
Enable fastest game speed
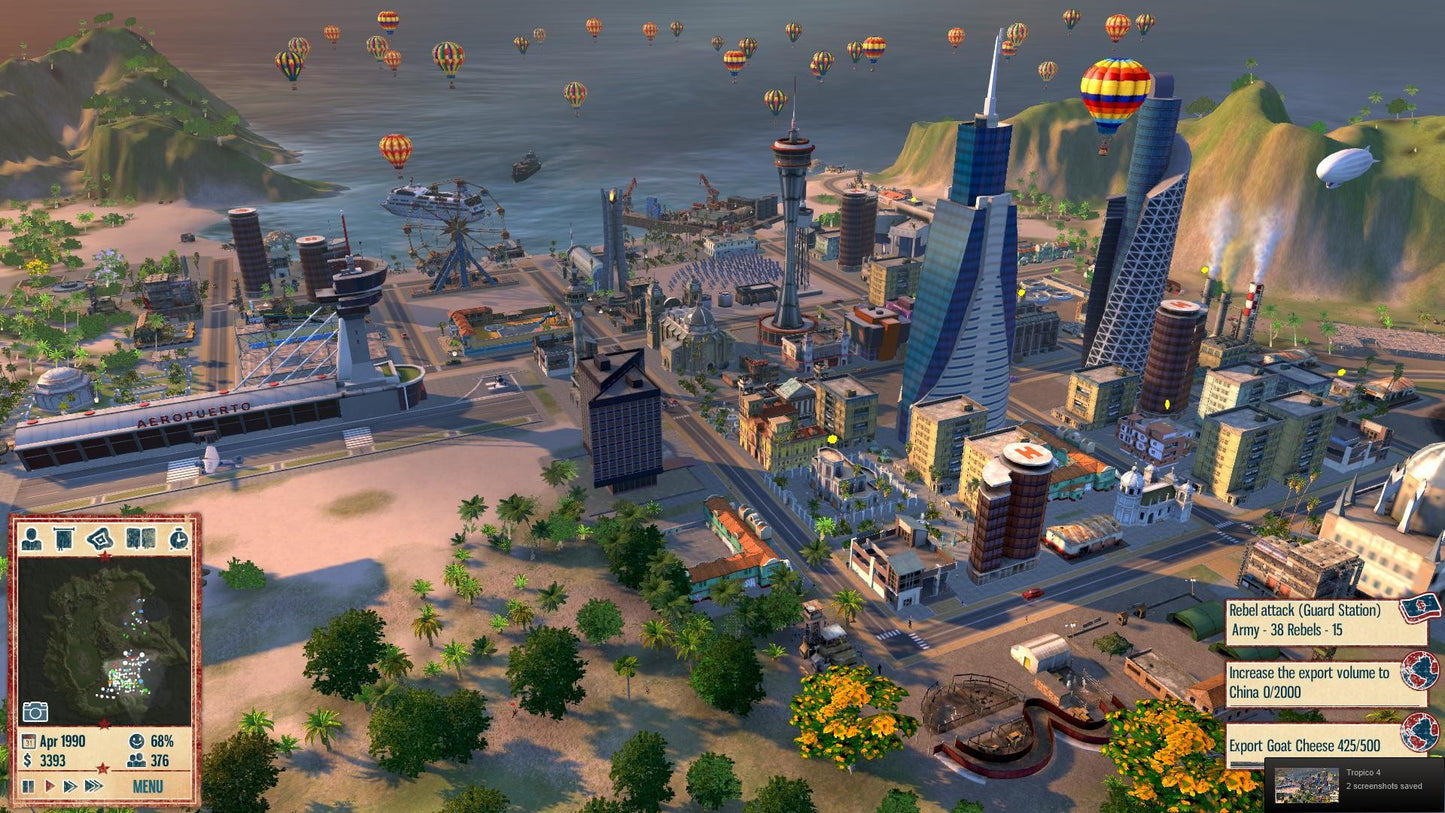tap(94, 786)
